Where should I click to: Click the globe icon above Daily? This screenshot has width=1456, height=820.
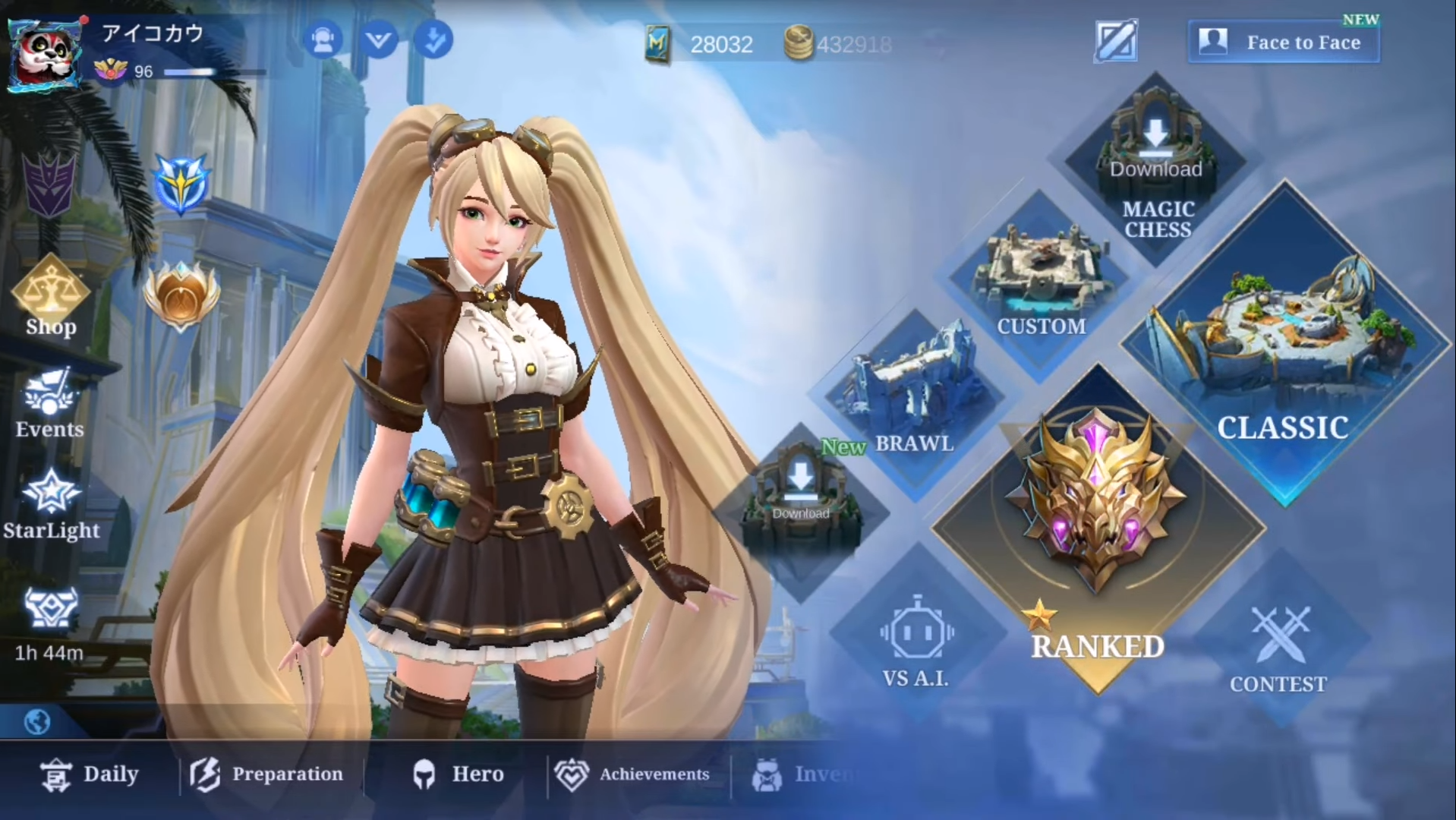tap(37, 721)
